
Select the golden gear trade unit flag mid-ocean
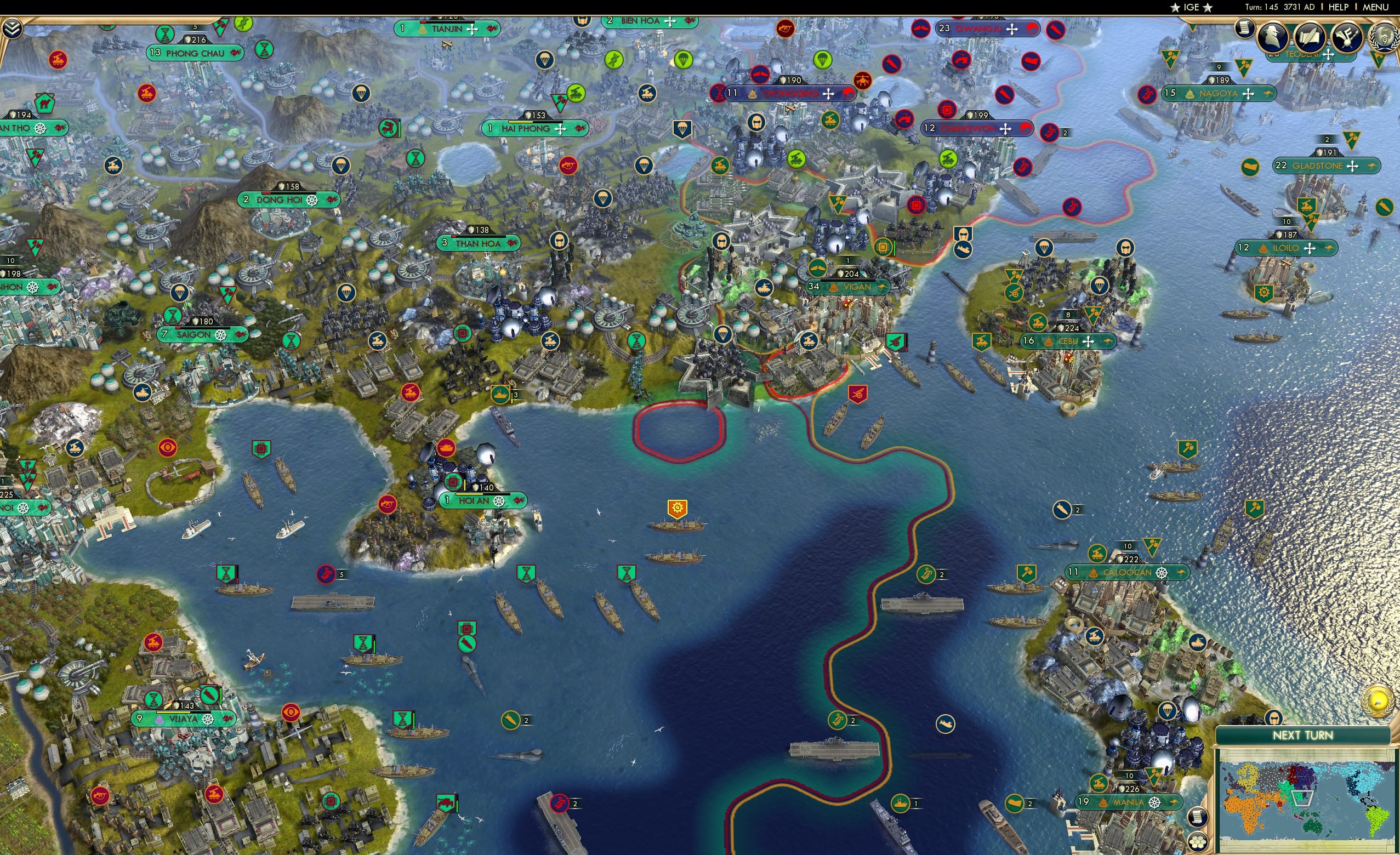coord(678,508)
